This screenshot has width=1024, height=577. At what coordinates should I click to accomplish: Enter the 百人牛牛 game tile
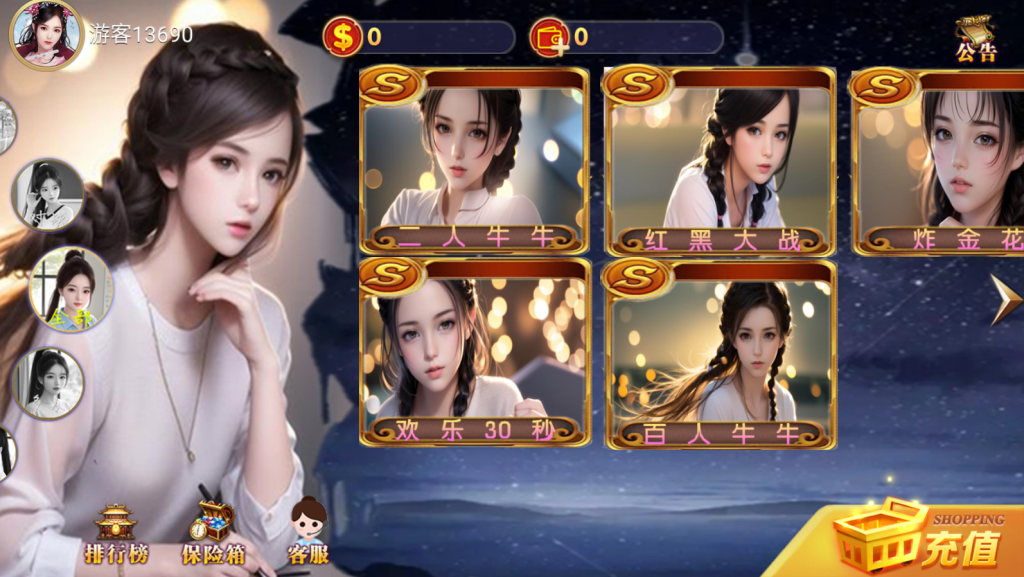(720, 352)
